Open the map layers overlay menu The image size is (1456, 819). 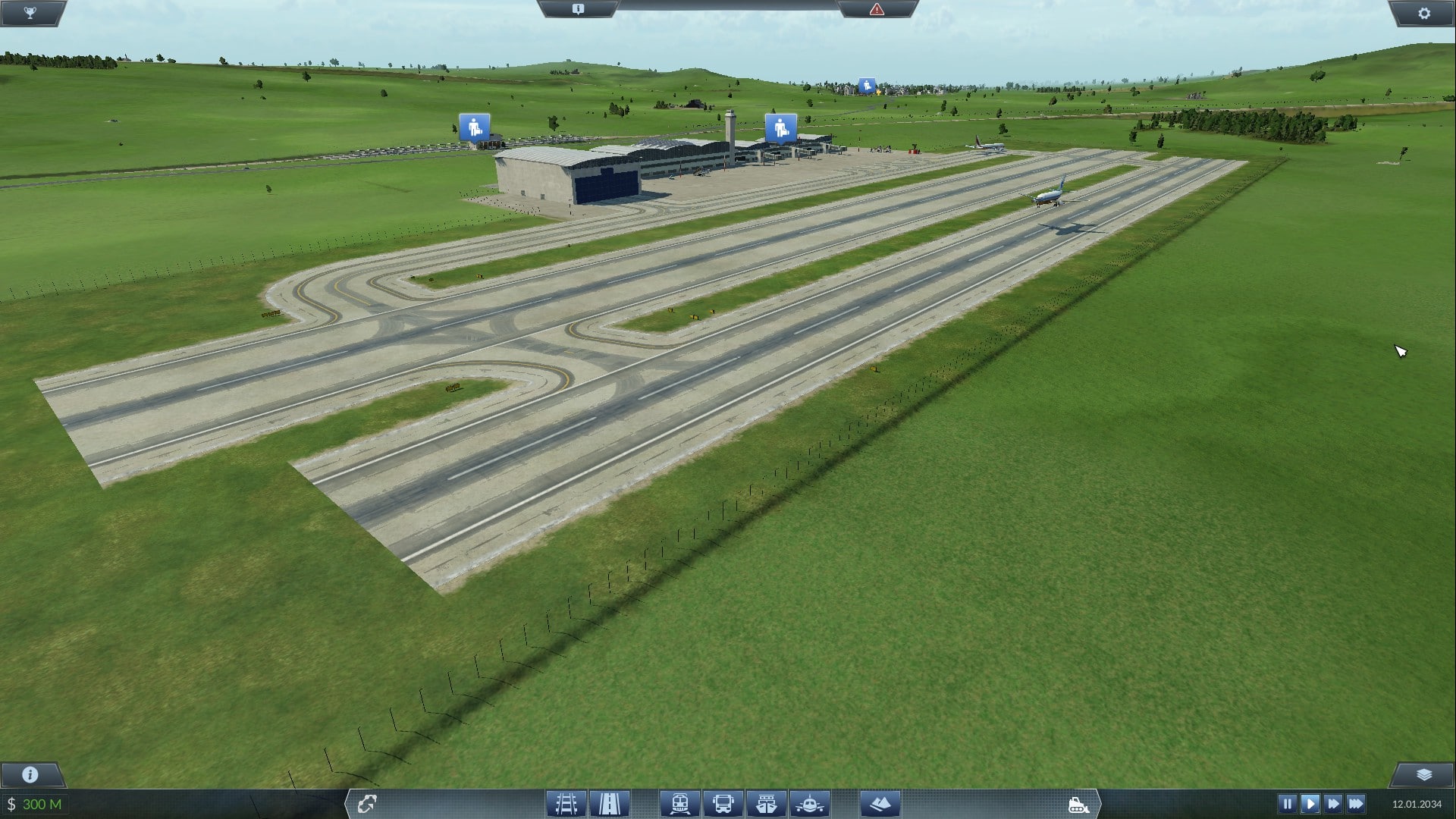click(1423, 774)
